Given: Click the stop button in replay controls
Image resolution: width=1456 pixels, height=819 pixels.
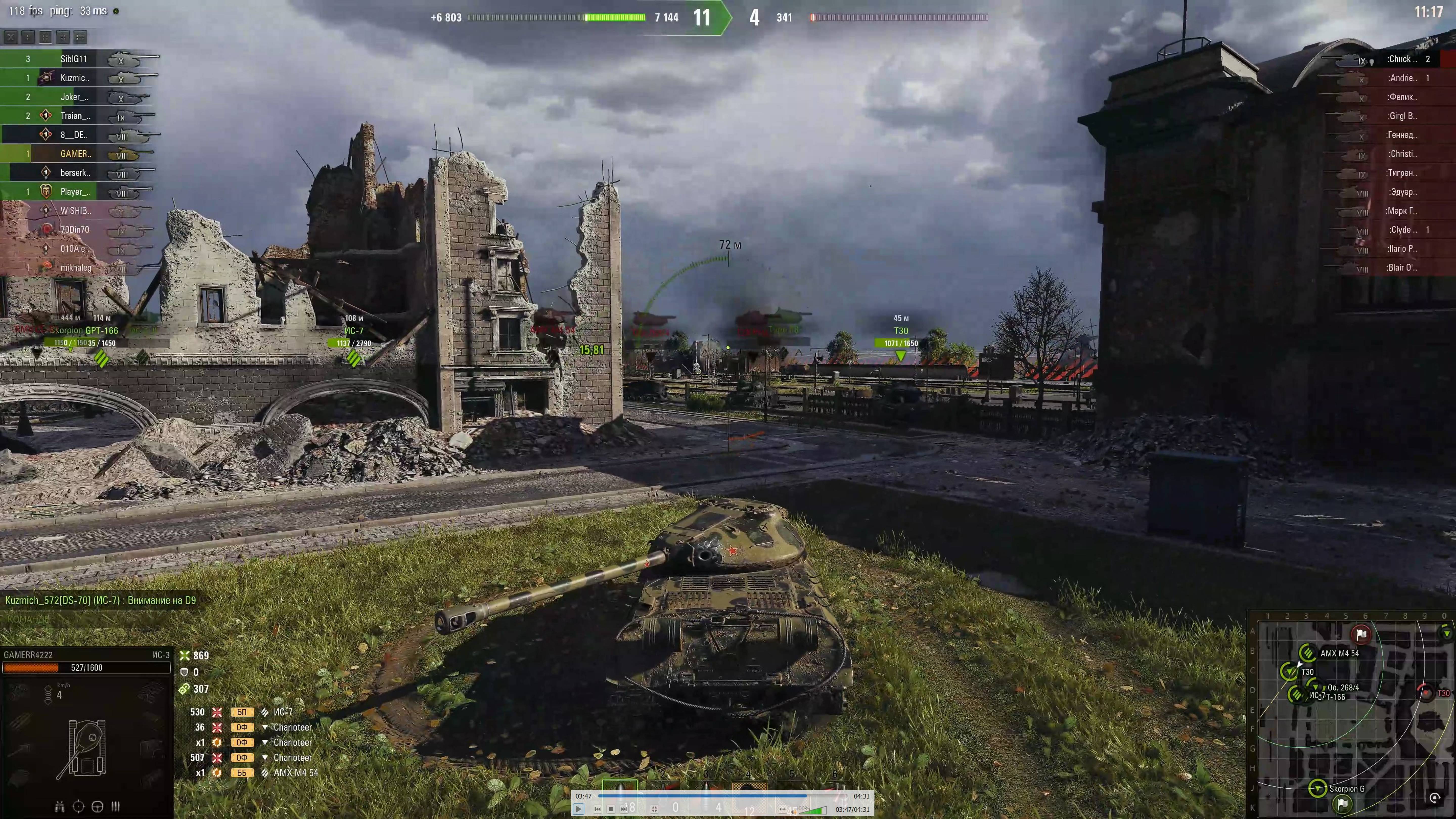Looking at the screenshot, I should tap(611, 809).
